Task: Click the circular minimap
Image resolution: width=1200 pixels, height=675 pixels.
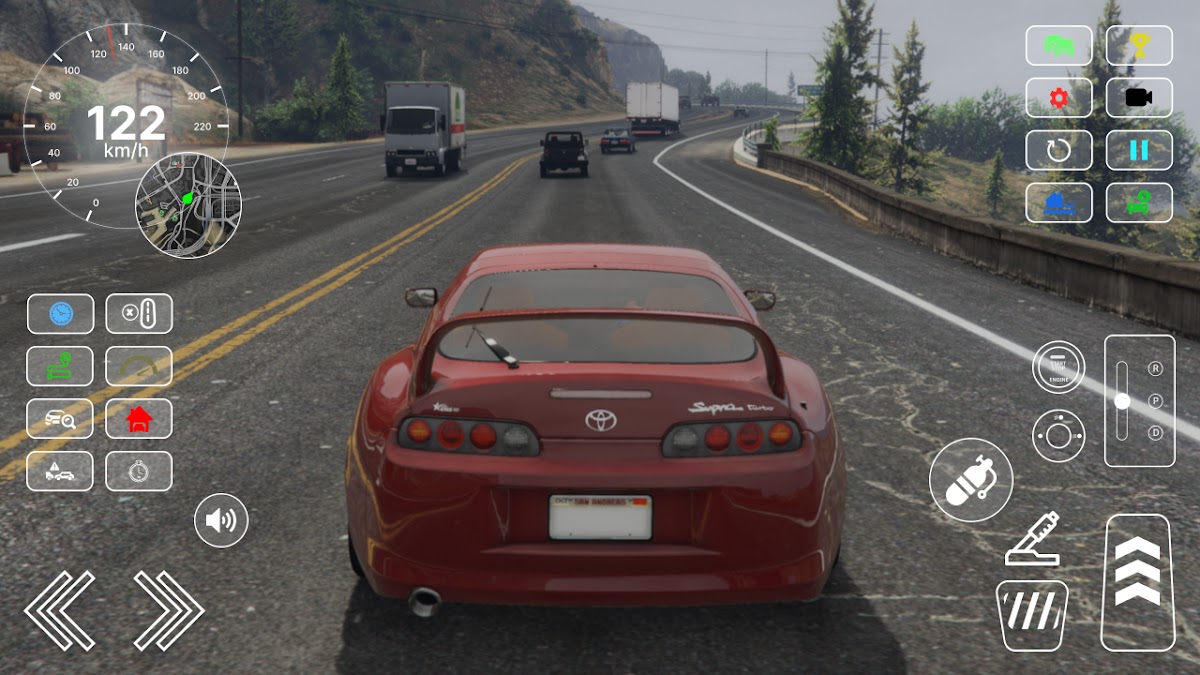Action: tap(188, 205)
